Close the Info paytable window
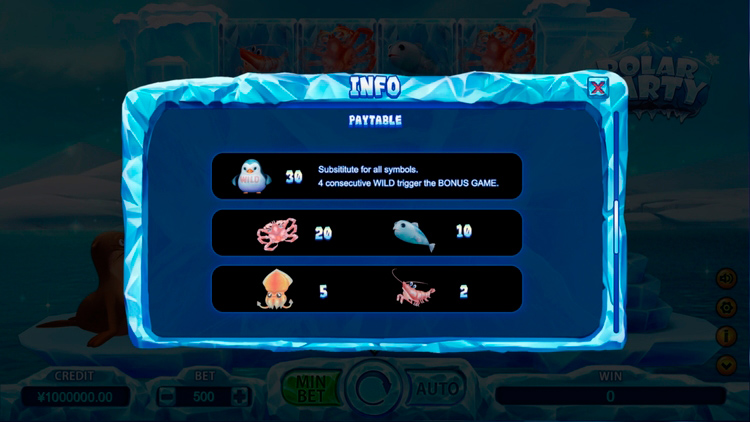The height and width of the screenshot is (422, 750). click(x=597, y=88)
